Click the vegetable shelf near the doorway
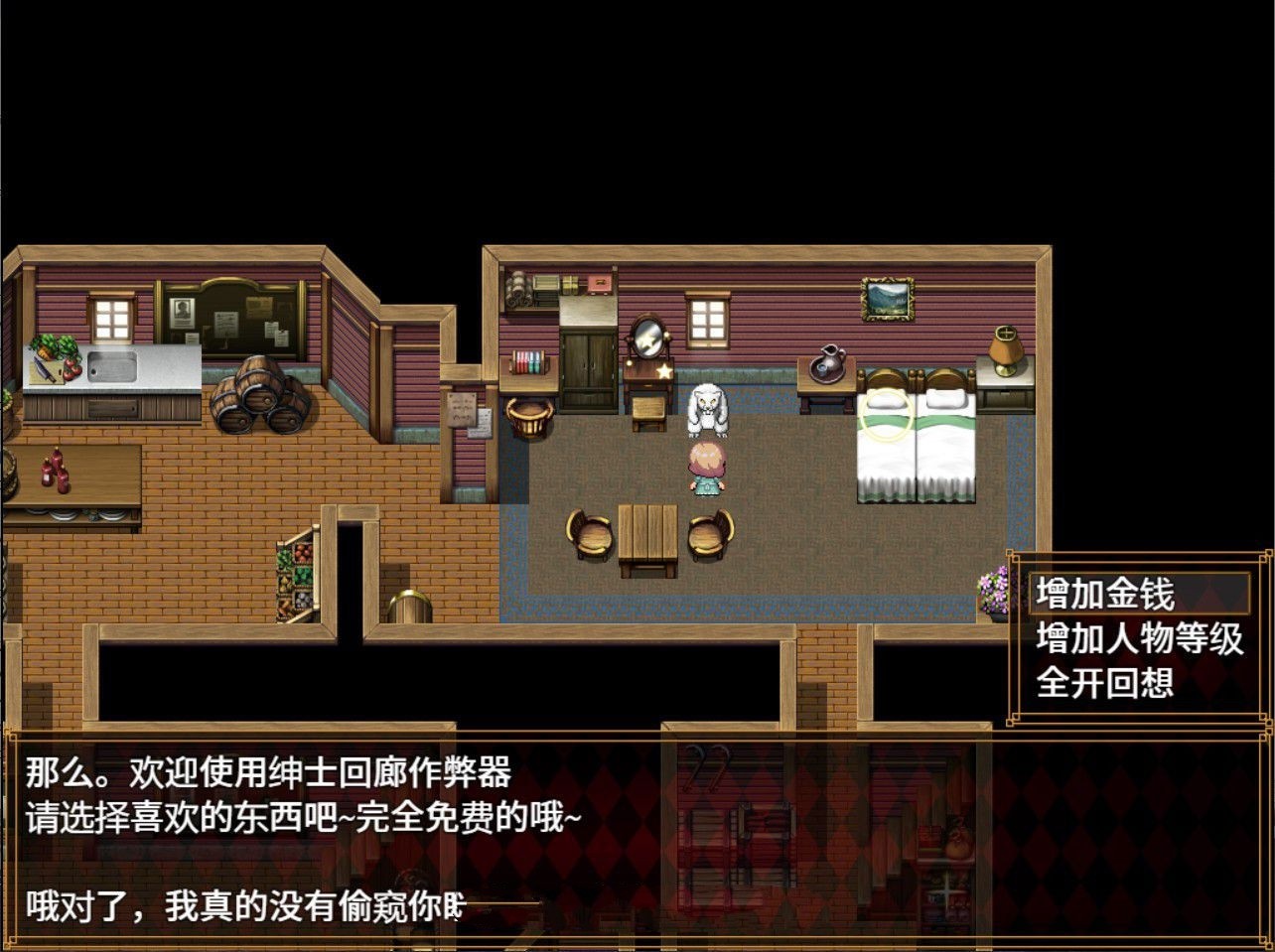 tap(295, 579)
